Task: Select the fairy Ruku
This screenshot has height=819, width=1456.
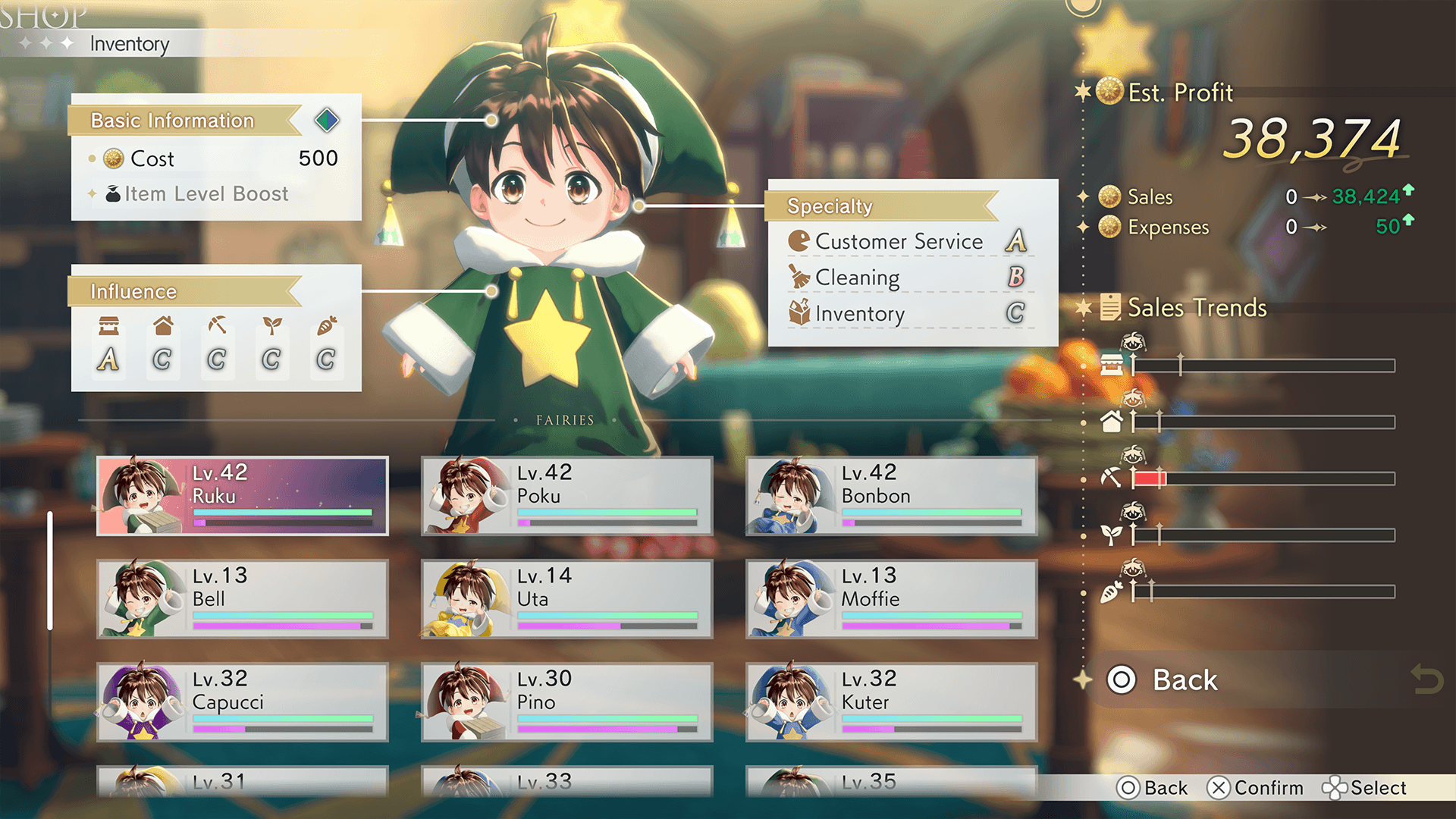Action: click(x=243, y=496)
